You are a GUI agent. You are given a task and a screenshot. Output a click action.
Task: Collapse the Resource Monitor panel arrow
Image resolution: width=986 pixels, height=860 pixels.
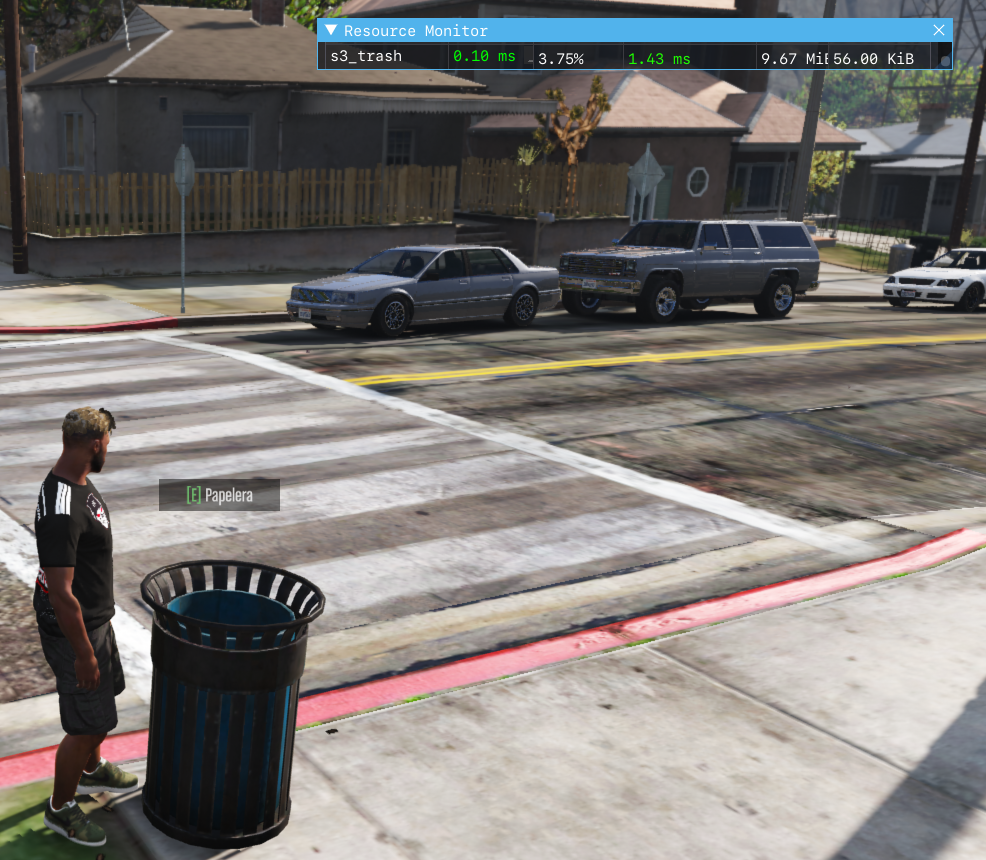tap(331, 31)
